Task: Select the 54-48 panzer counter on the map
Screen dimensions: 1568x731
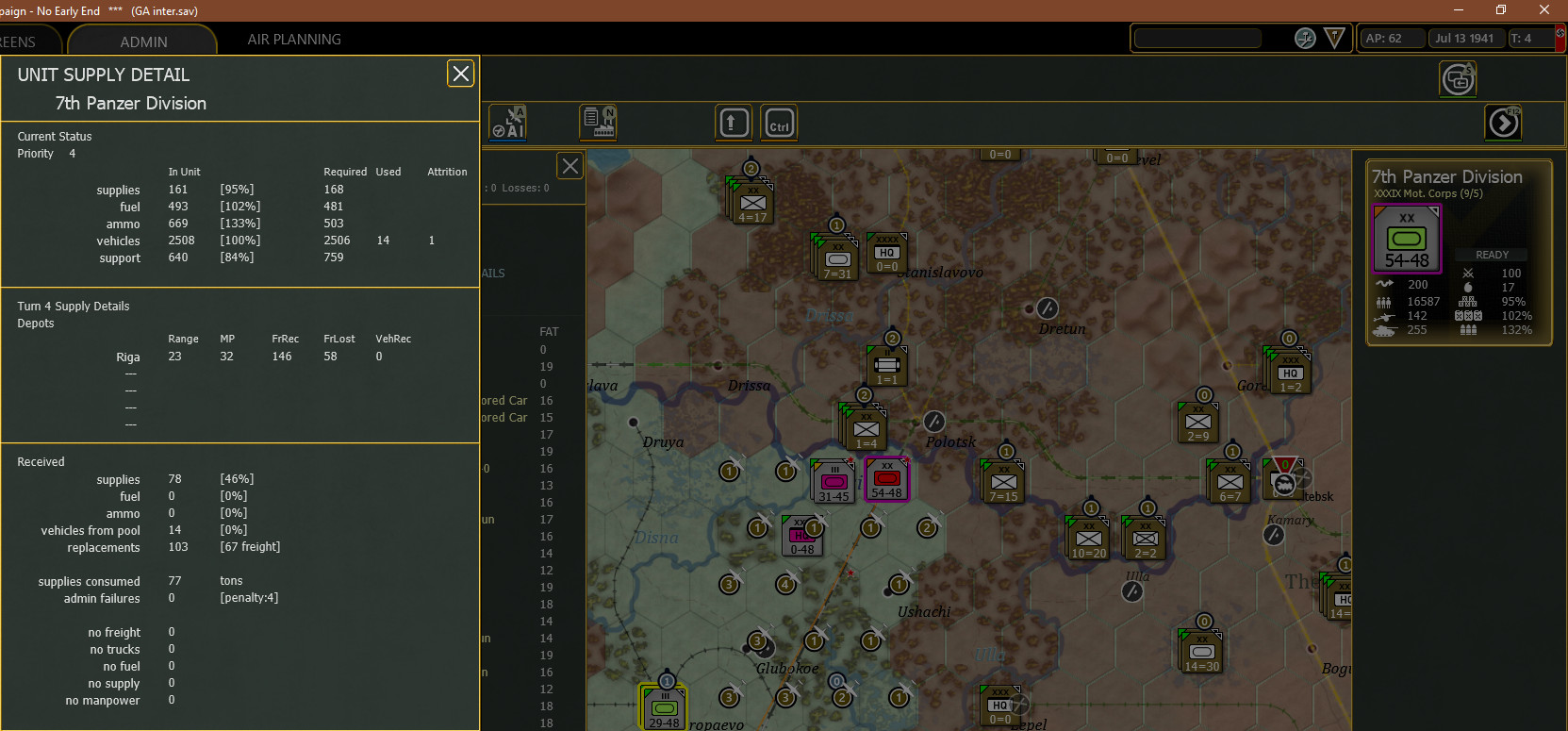Action: point(886,479)
